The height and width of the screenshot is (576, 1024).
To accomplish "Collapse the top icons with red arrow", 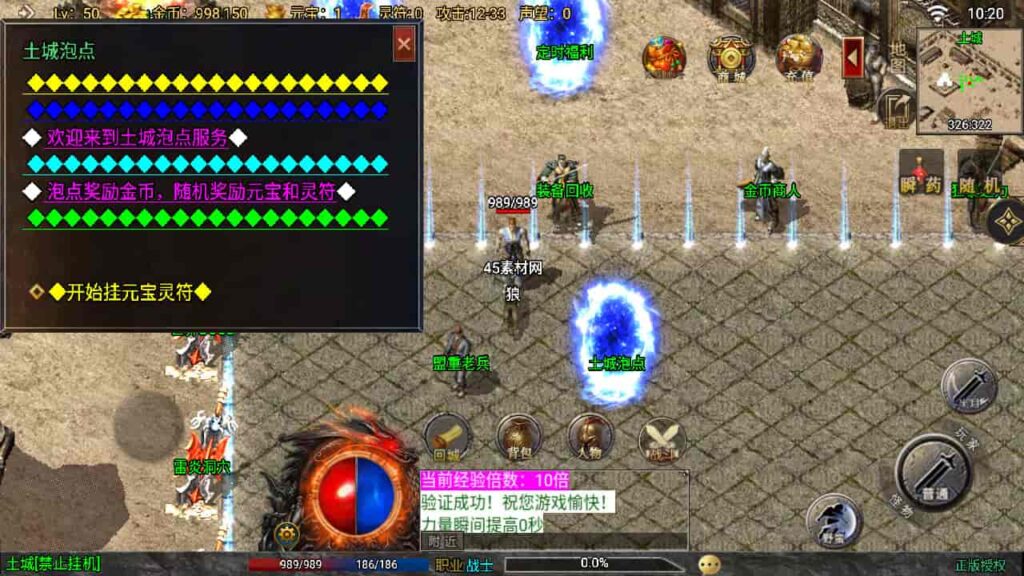I will click(x=853, y=58).
